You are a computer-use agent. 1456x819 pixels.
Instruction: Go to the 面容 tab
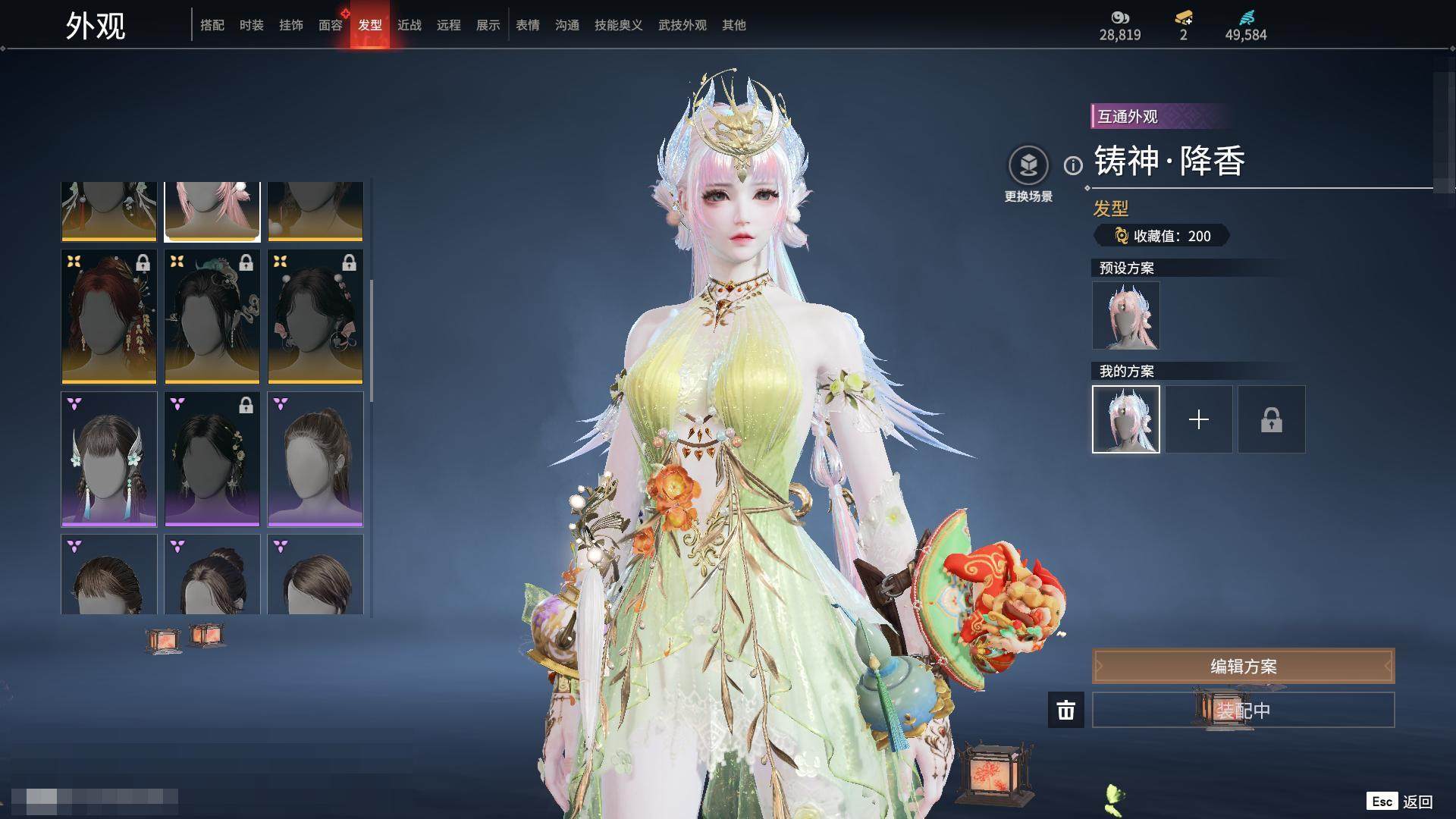tap(331, 25)
